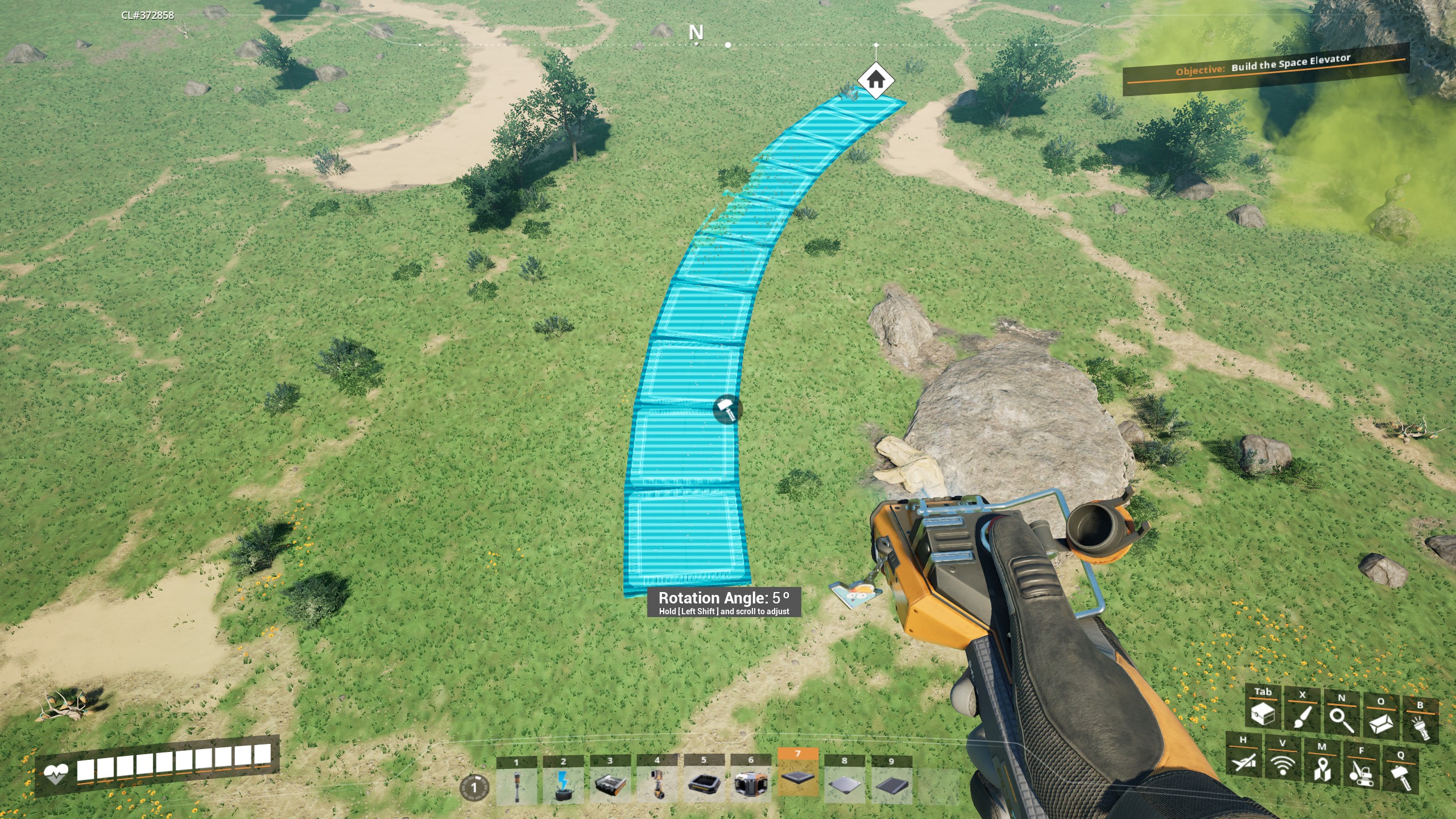Activate the resource scanner signal icon
The height and width of the screenshot is (819, 1456).
click(1283, 764)
